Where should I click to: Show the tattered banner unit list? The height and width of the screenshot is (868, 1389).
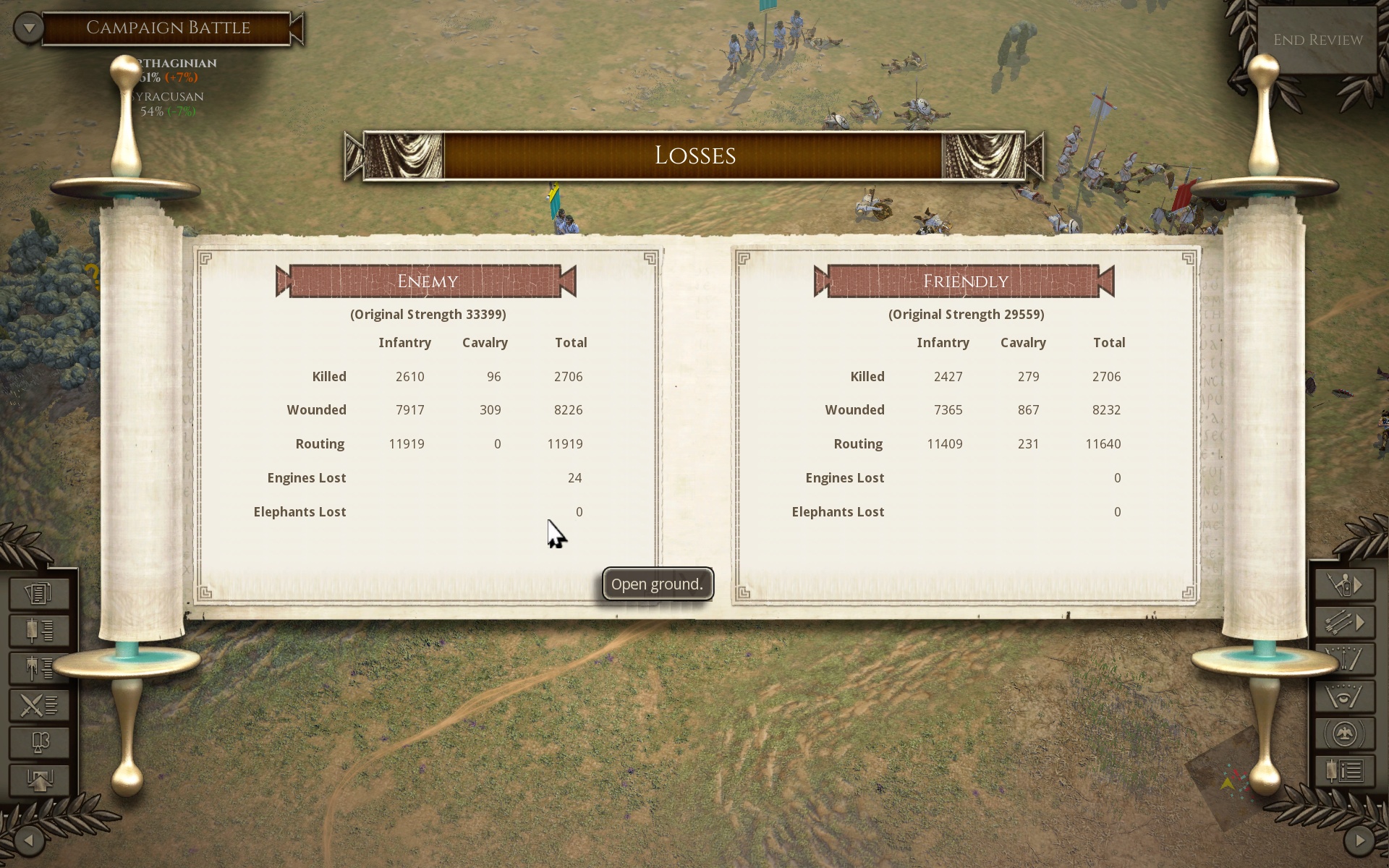(39, 668)
